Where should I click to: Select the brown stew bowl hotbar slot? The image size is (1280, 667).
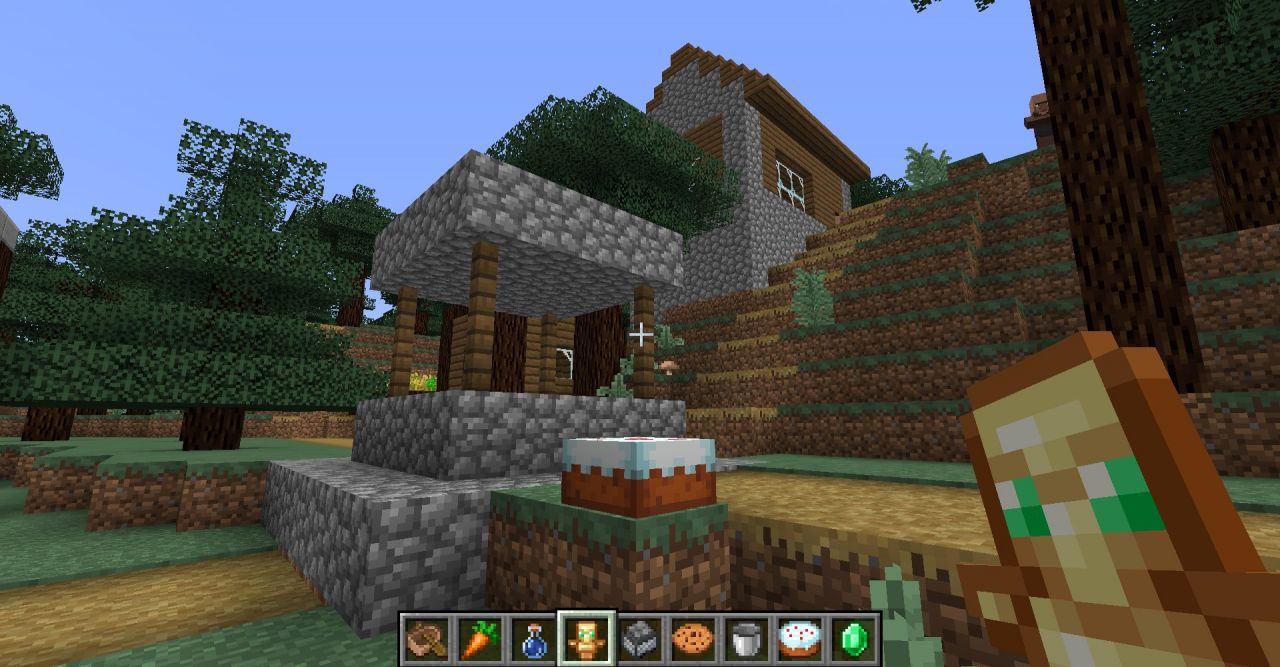tap(425, 638)
